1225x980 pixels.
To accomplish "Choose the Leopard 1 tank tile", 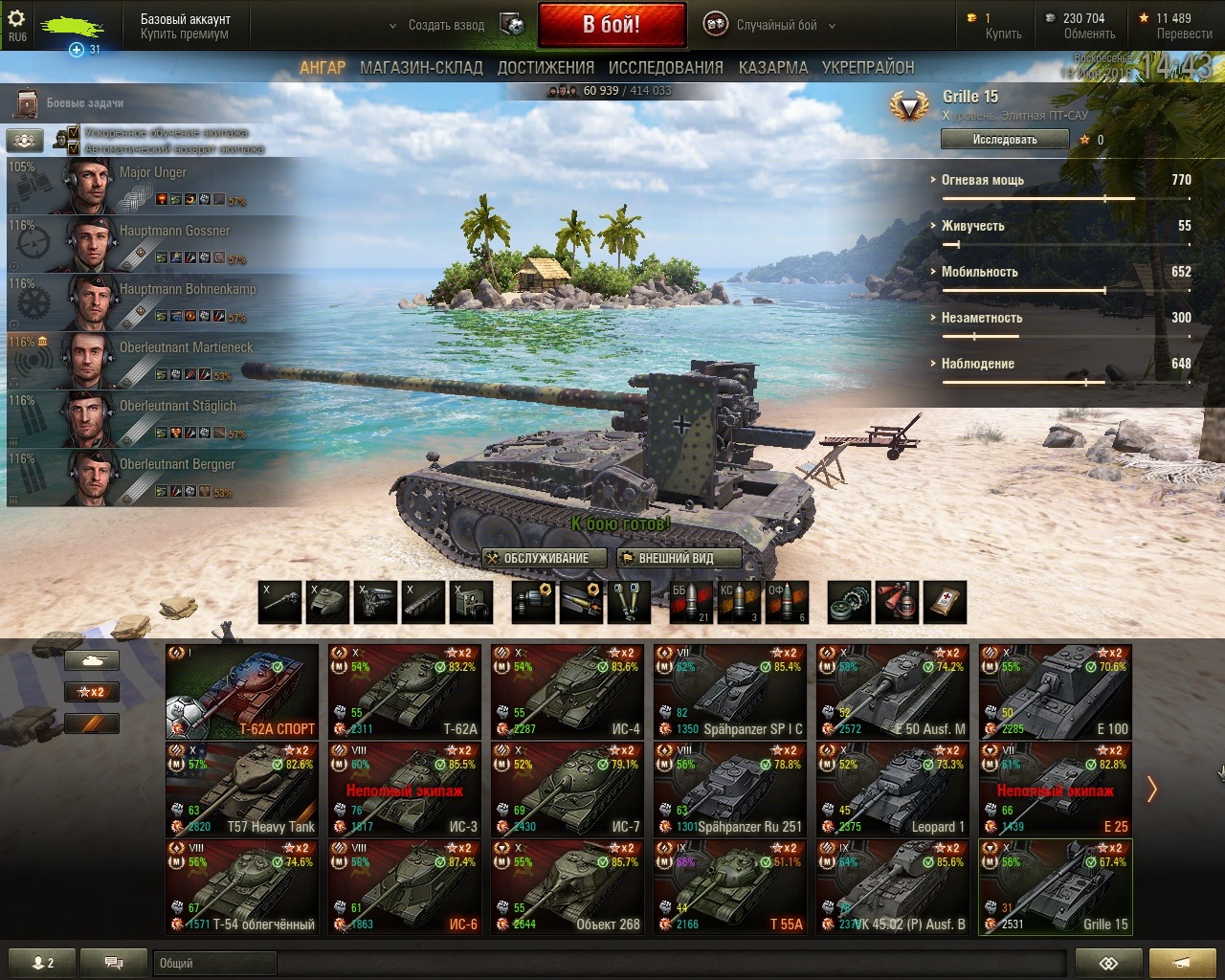I will click(x=892, y=790).
